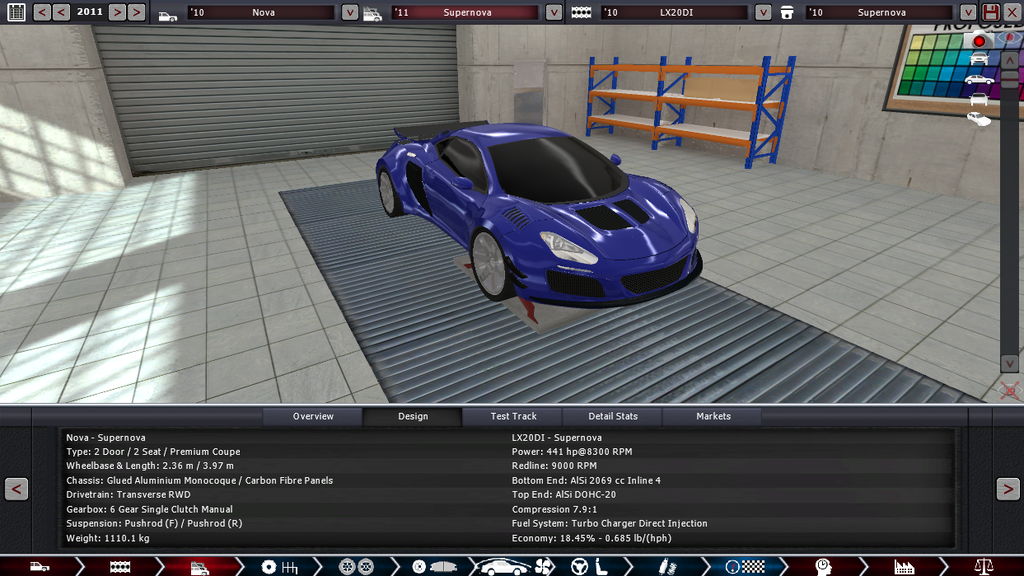Open the Supernova engine variant dropdown
Image resolution: width=1024 pixels, height=576 pixels.
[968, 13]
